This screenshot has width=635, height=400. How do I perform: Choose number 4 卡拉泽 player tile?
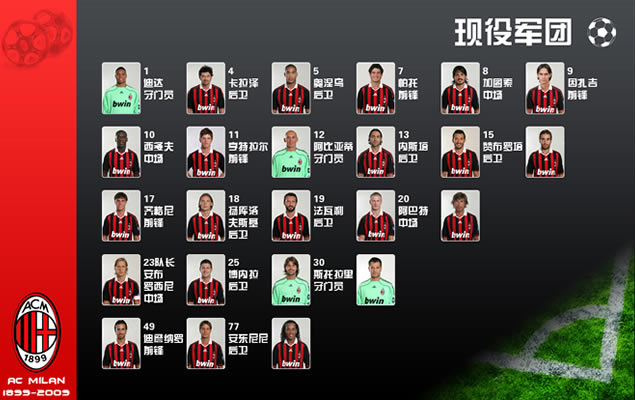tap(206, 88)
